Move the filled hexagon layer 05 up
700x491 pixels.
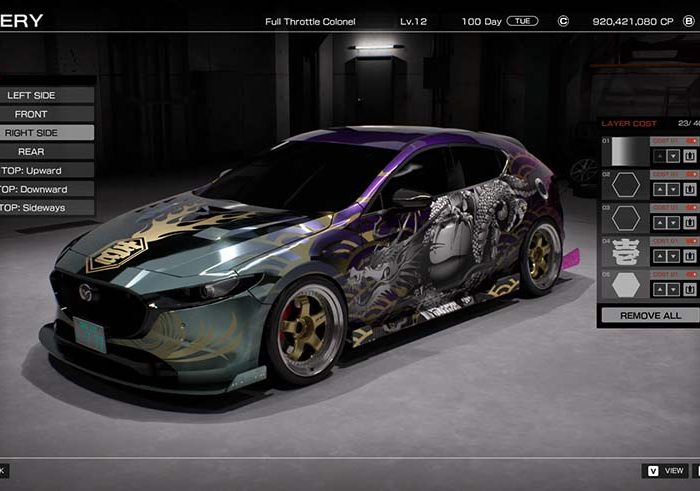658,289
